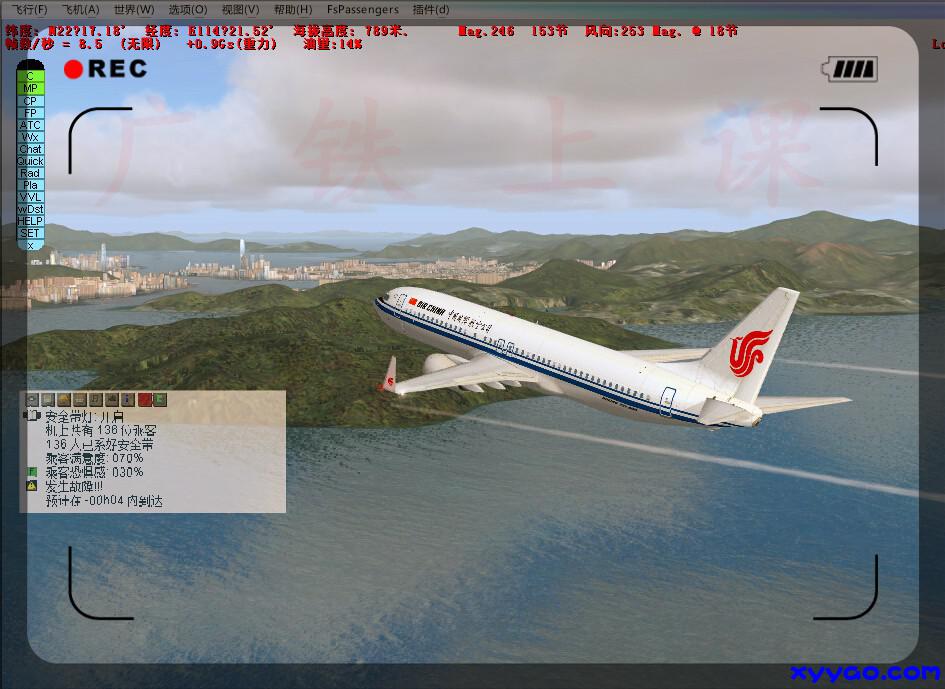This screenshot has height=689, width=945.
Task: Click the Quick button
Action: coord(30,161)
